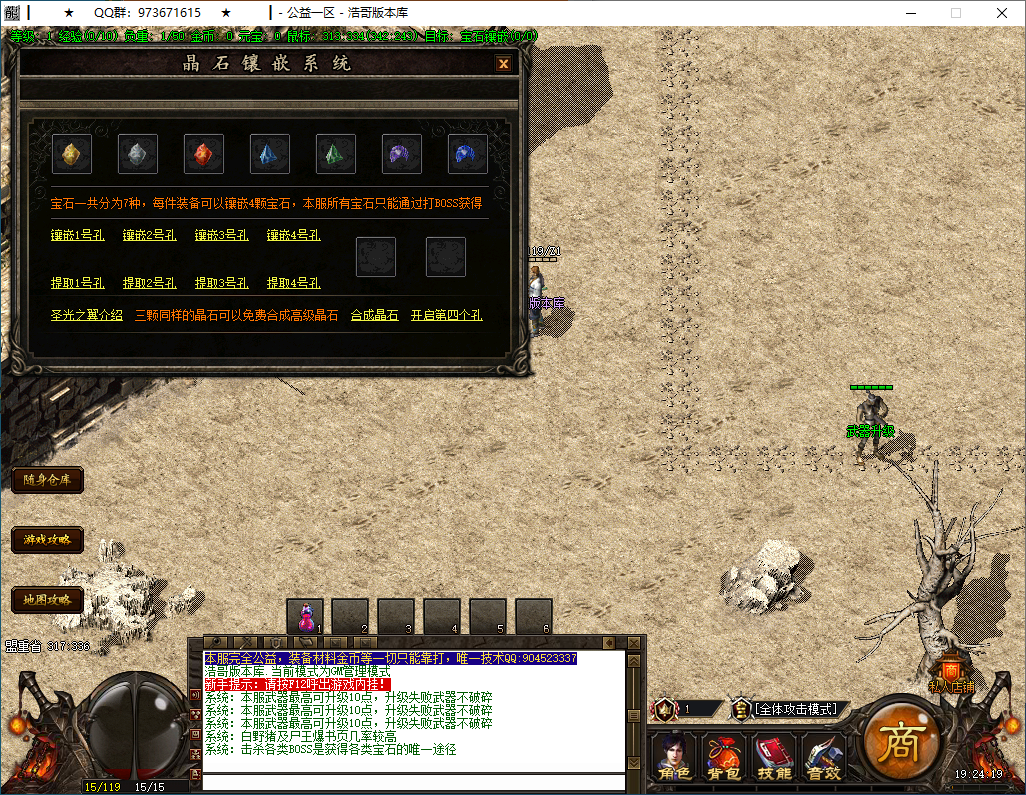
Task: Open the 技能 skills book
Action: [x=773, y=756]
